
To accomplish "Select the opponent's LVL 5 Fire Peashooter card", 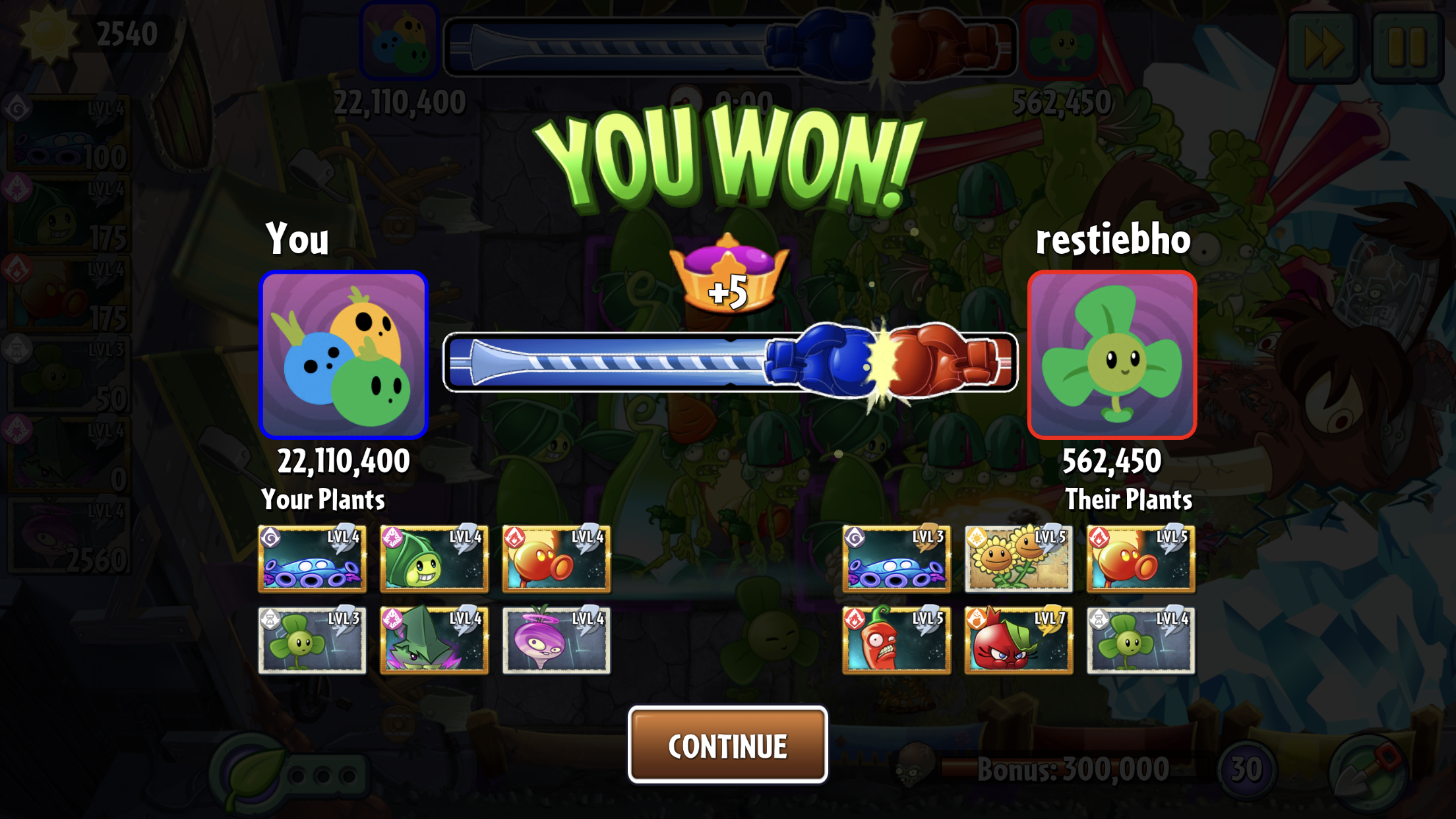I will tap(1141, 559).
